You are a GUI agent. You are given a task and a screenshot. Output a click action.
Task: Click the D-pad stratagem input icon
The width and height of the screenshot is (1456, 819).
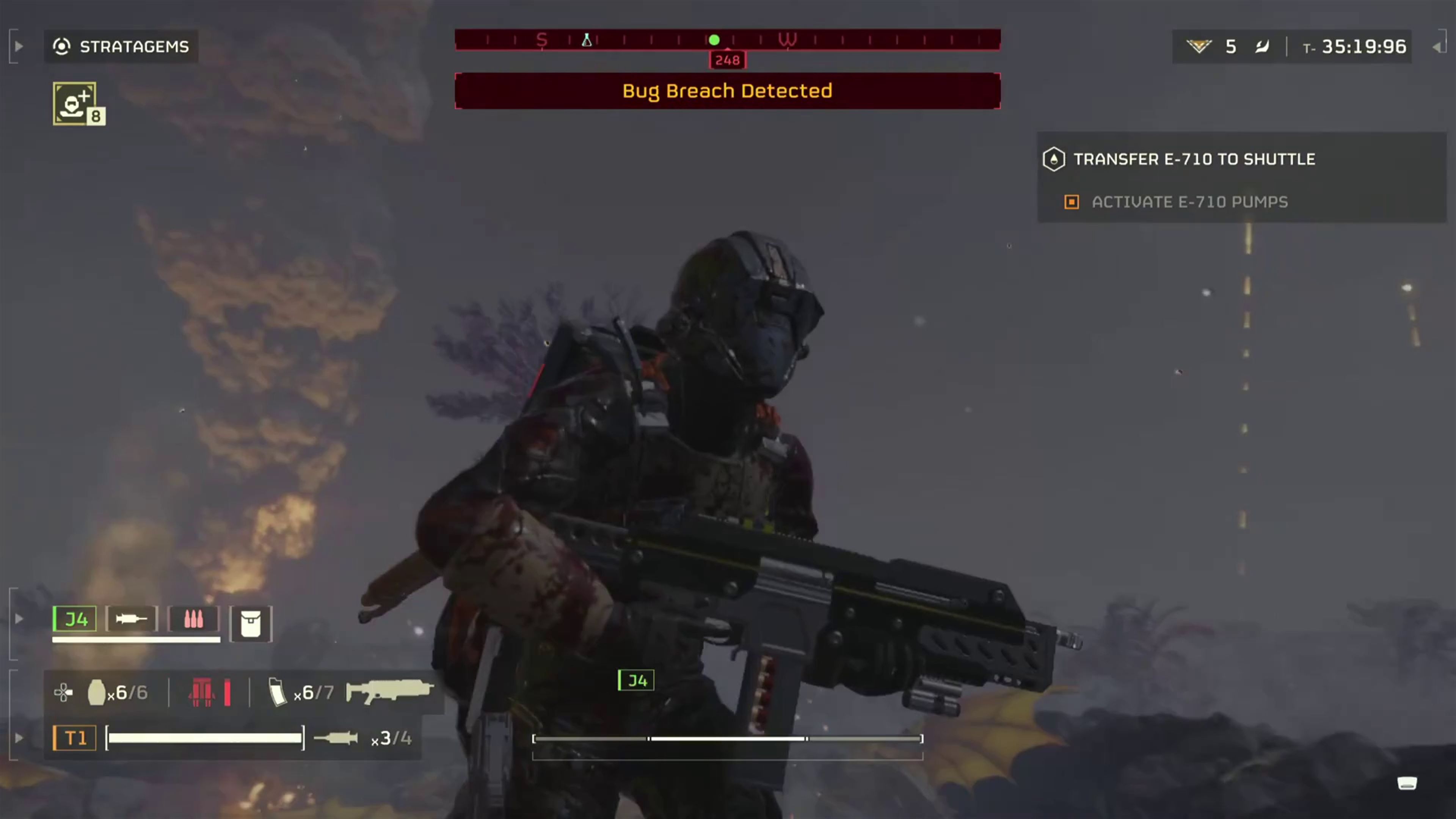coord(63,692)
